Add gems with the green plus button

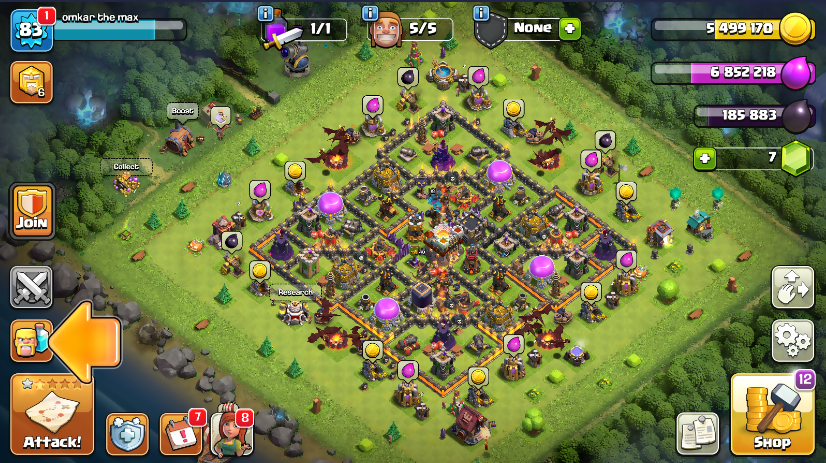[707, 158]
